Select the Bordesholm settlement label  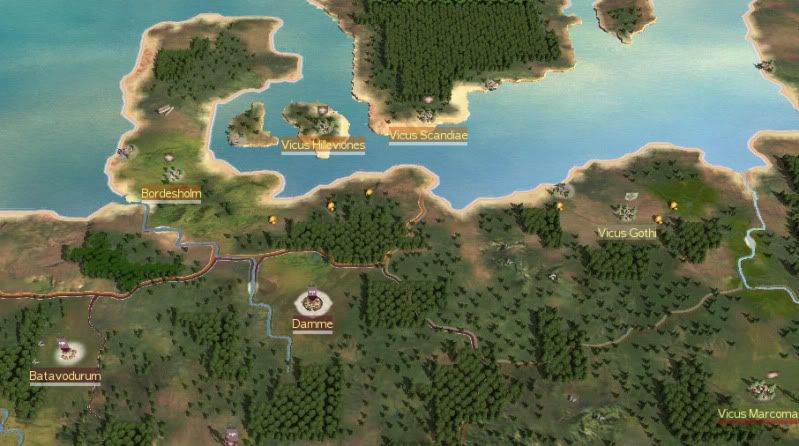coord(165,190)
